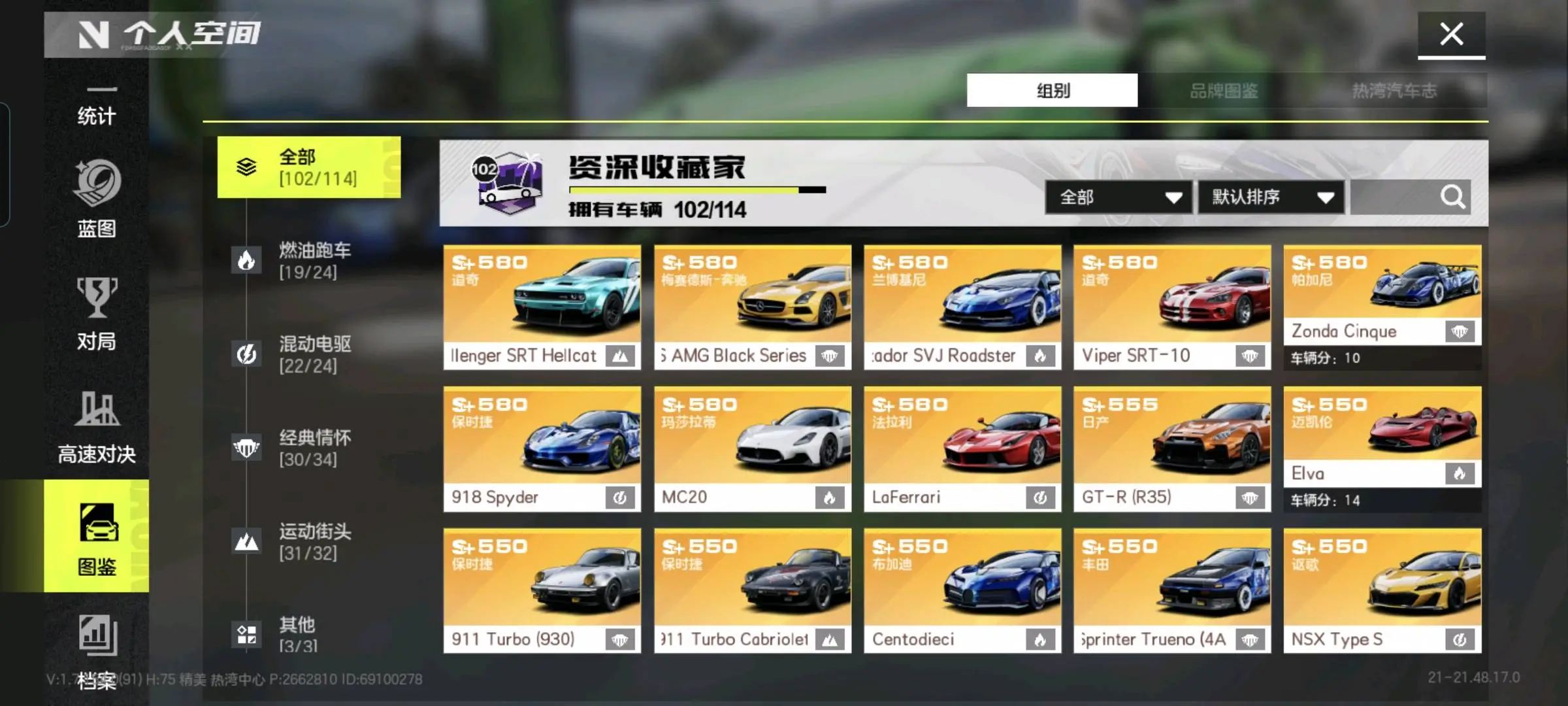Viewport: 1568px width, 706px height.
Task: Open the Centodieci car card
Action: pos(962,591)
